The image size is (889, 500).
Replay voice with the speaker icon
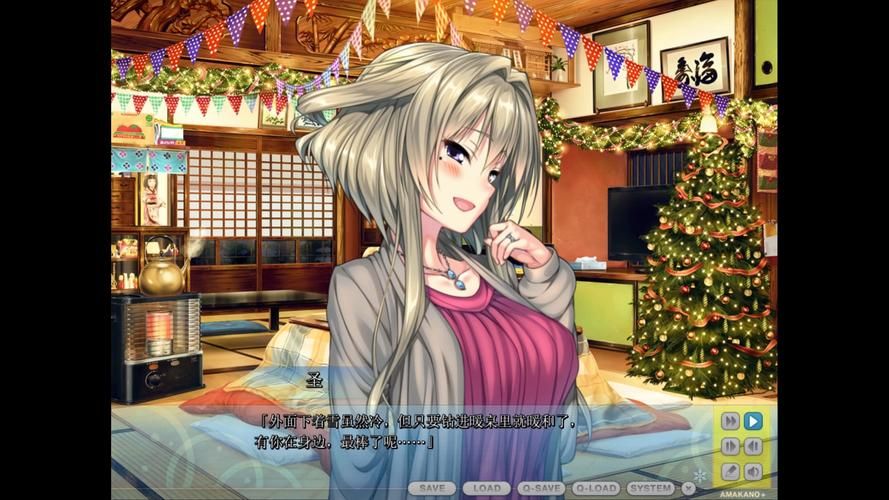point(753,471)
